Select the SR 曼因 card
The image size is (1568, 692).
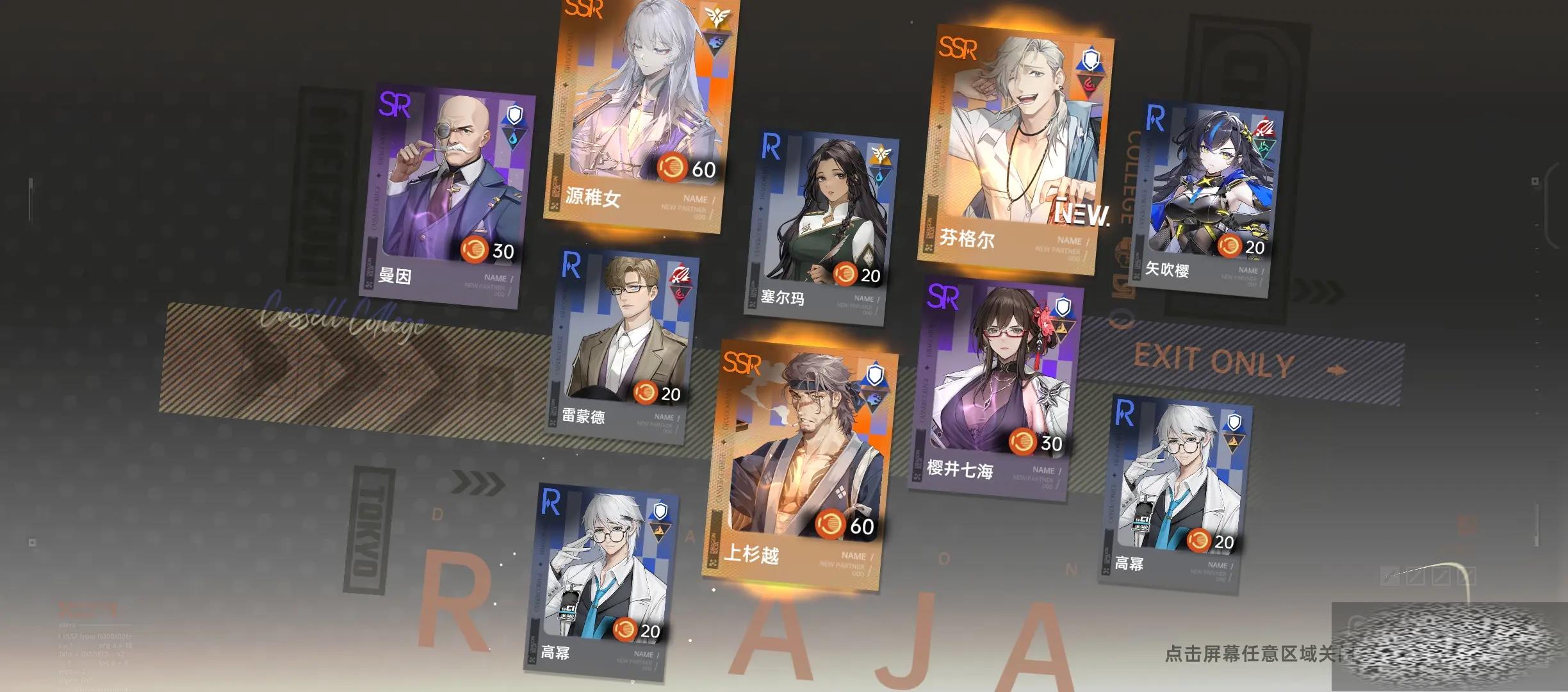446,195
